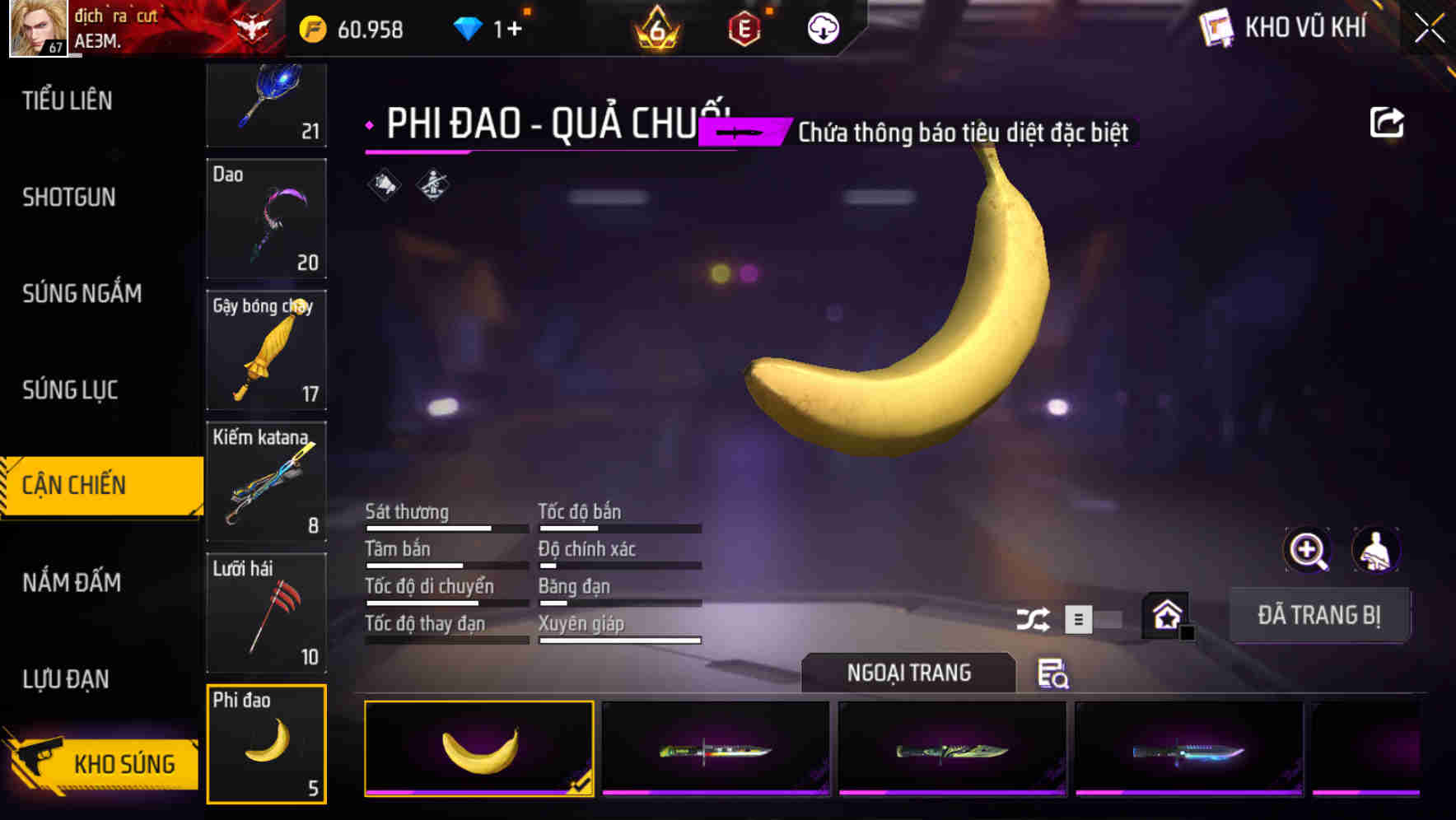The image size is (1456, 820).
Task: Open the share/export icon beside the weapon title
Action: click(x=1388, y=121)
